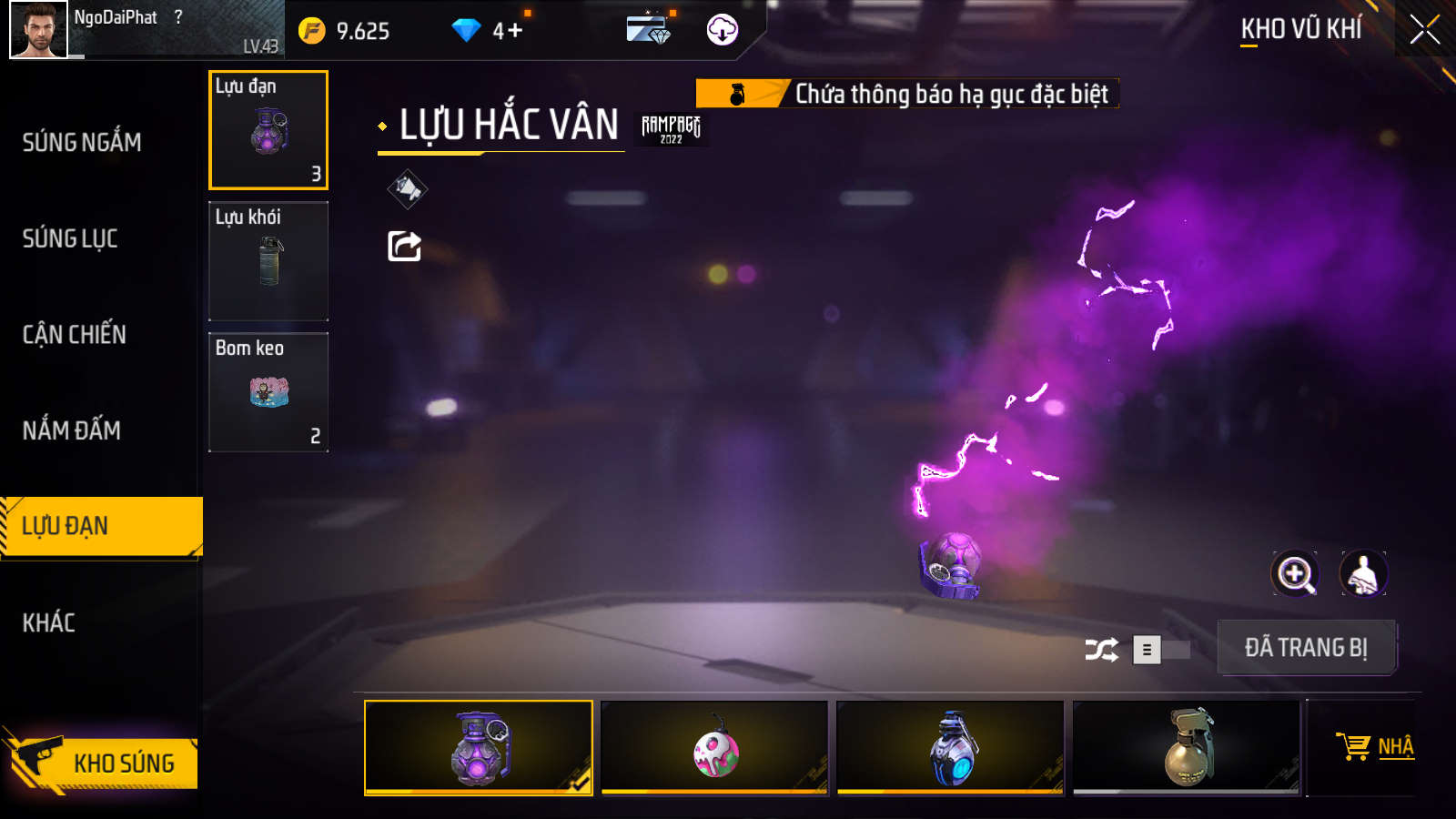Open the shop via the cart button

pos(1374,747)
